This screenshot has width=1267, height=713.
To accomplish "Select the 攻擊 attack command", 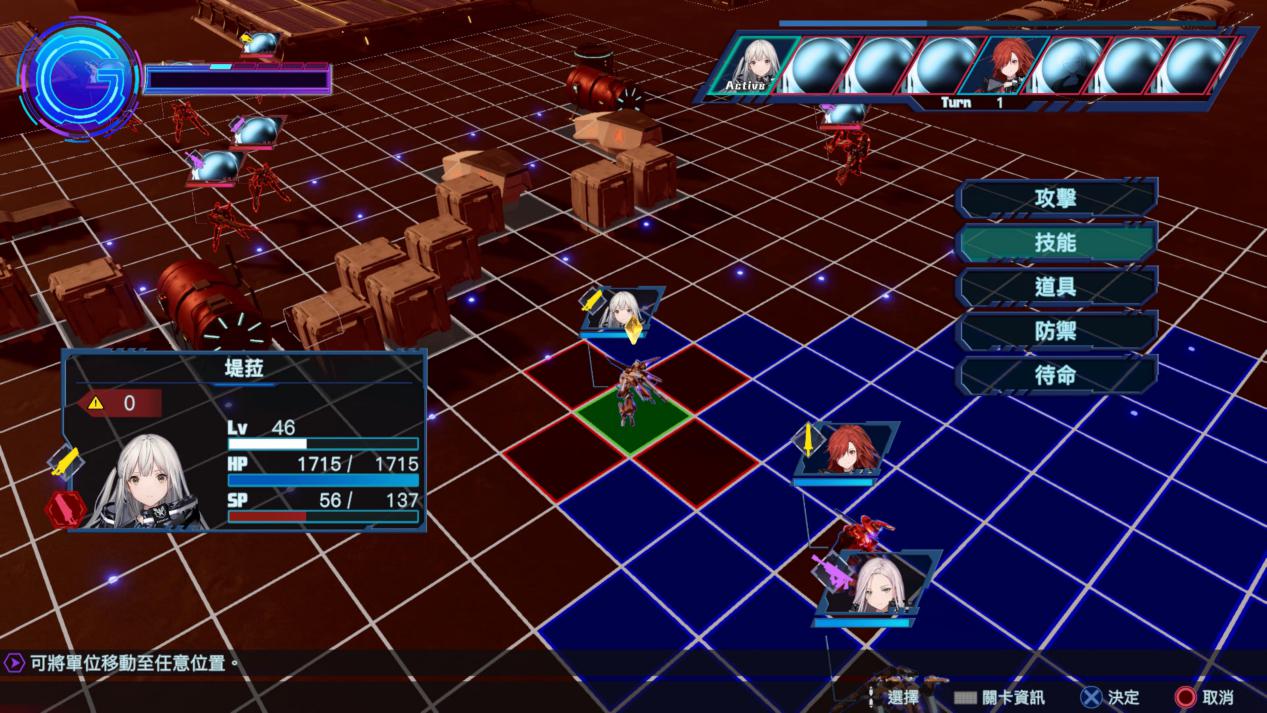I will (x=1056, y=198).
